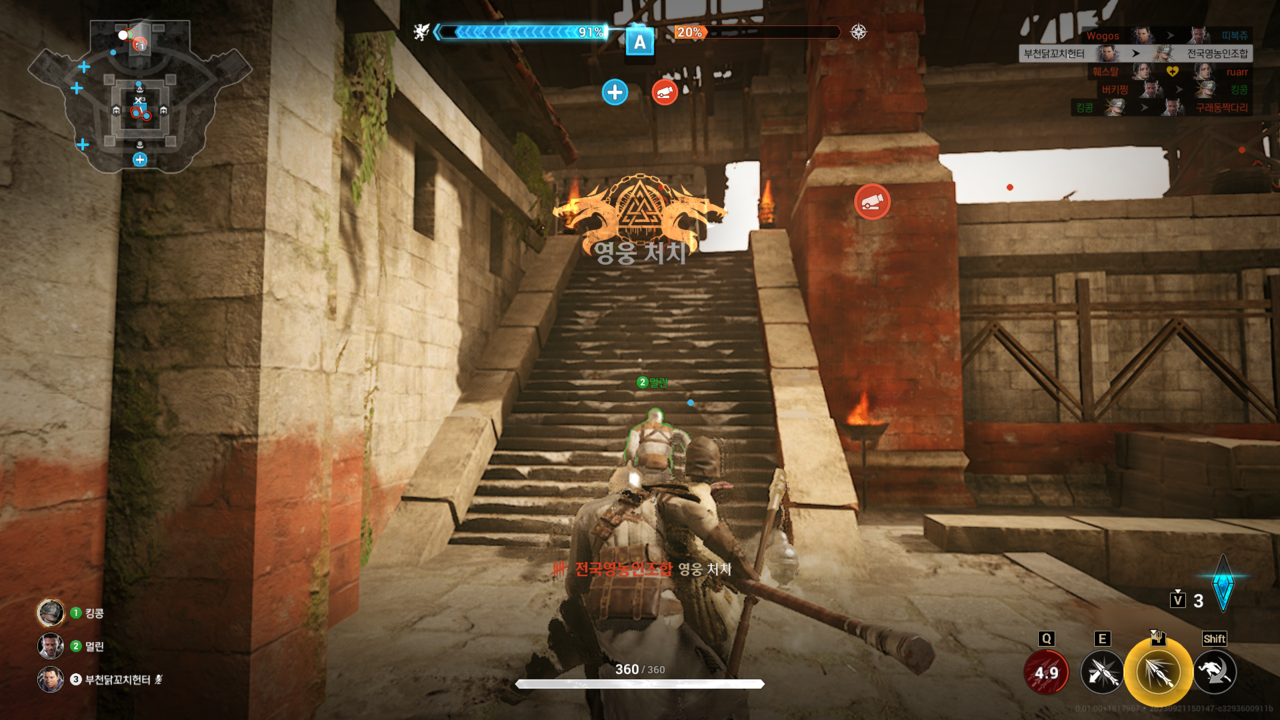Click the objective A capture marker
The height and width of the screenshot is (720, 1280).
tap(640, 42)
